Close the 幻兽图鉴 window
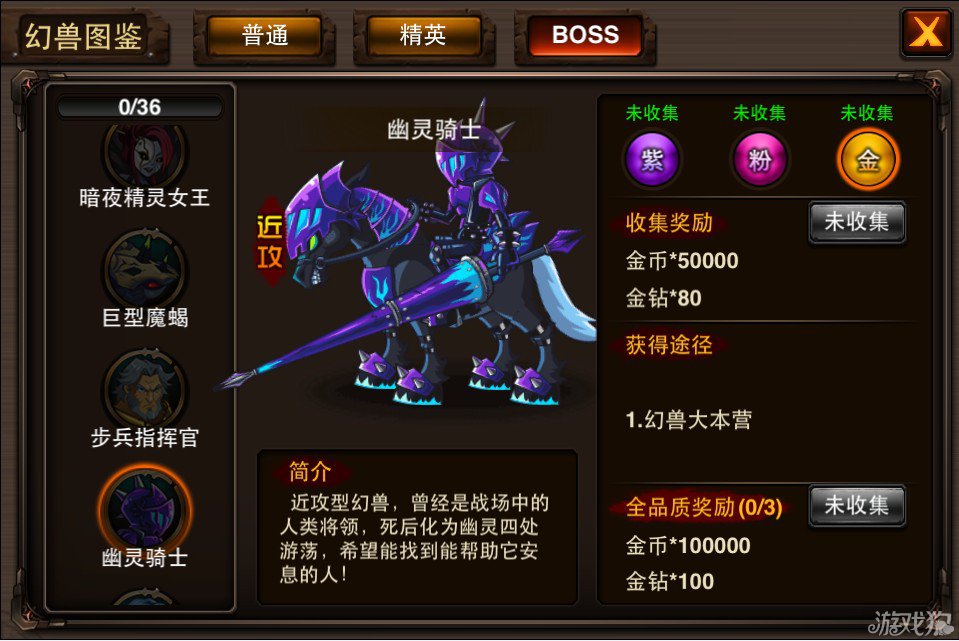This screenshot has width=959, height=641. point(925,34)
